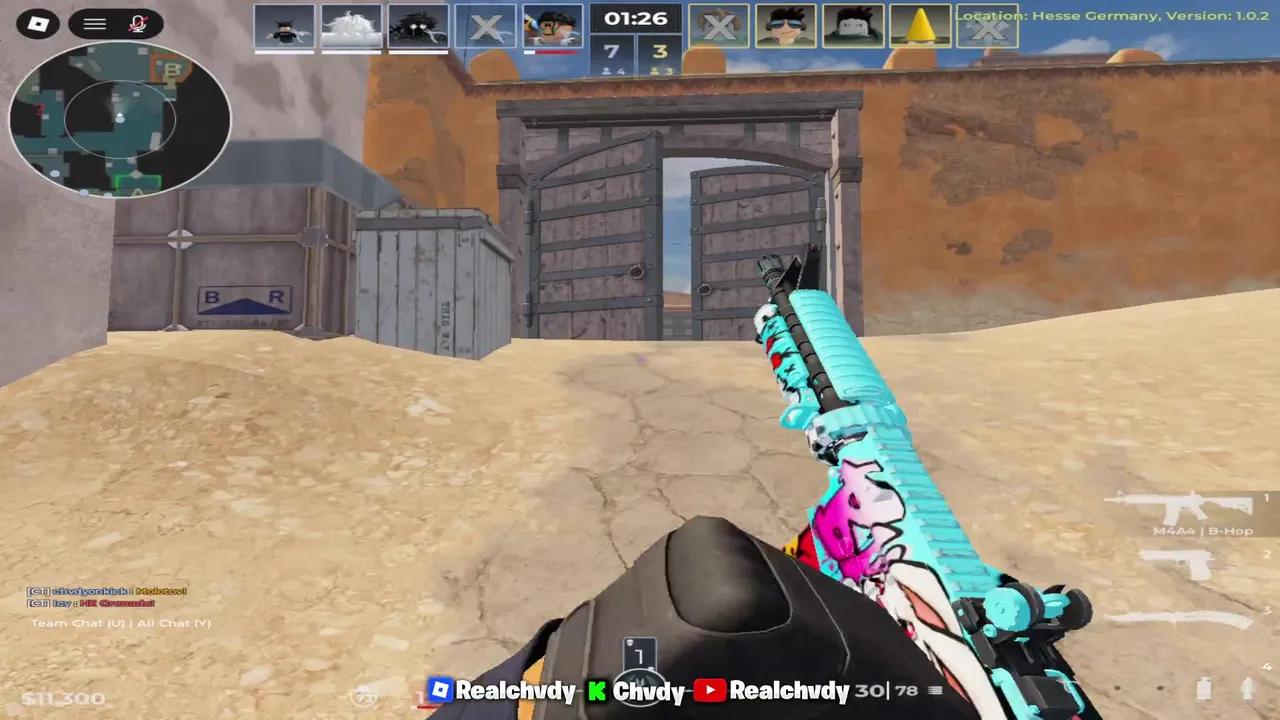1280x720 pixels.
Task: Select the grenade icon in slot 4
Action: 1205,690
